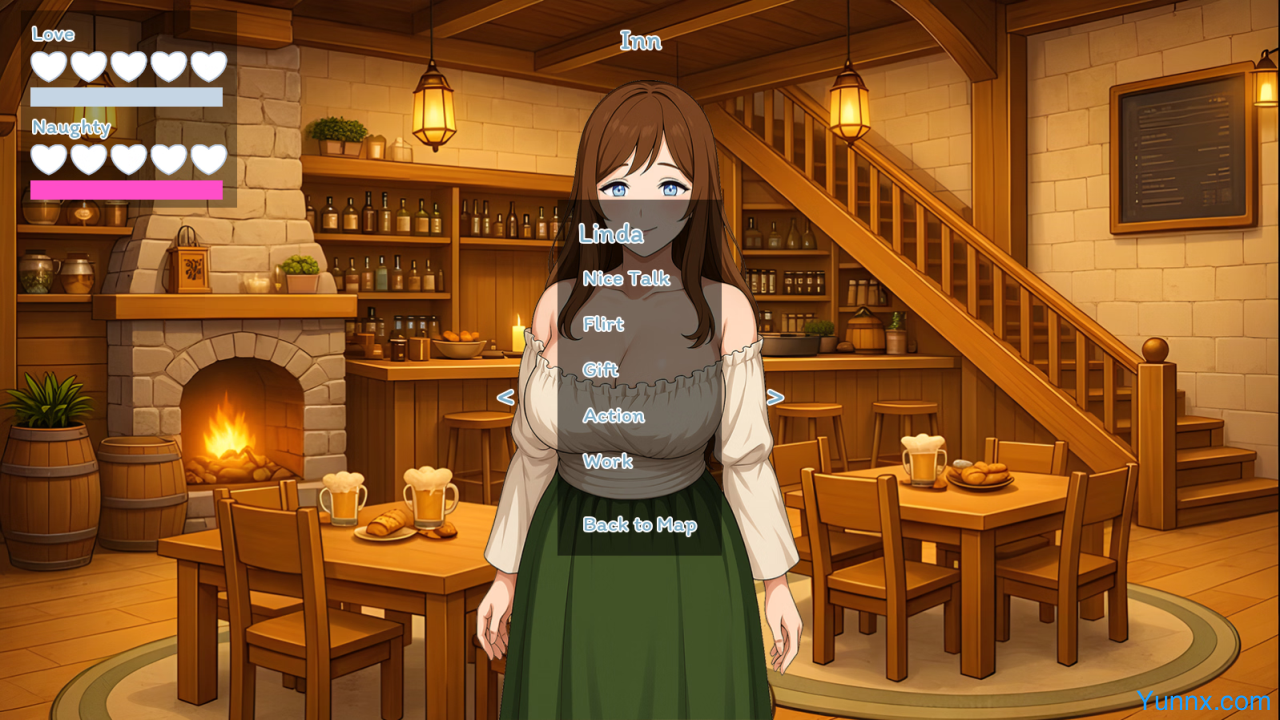Click the left arrow to switch character
Screen dimensions: 1280x720
pyautogui.click(x=505, y=398)
